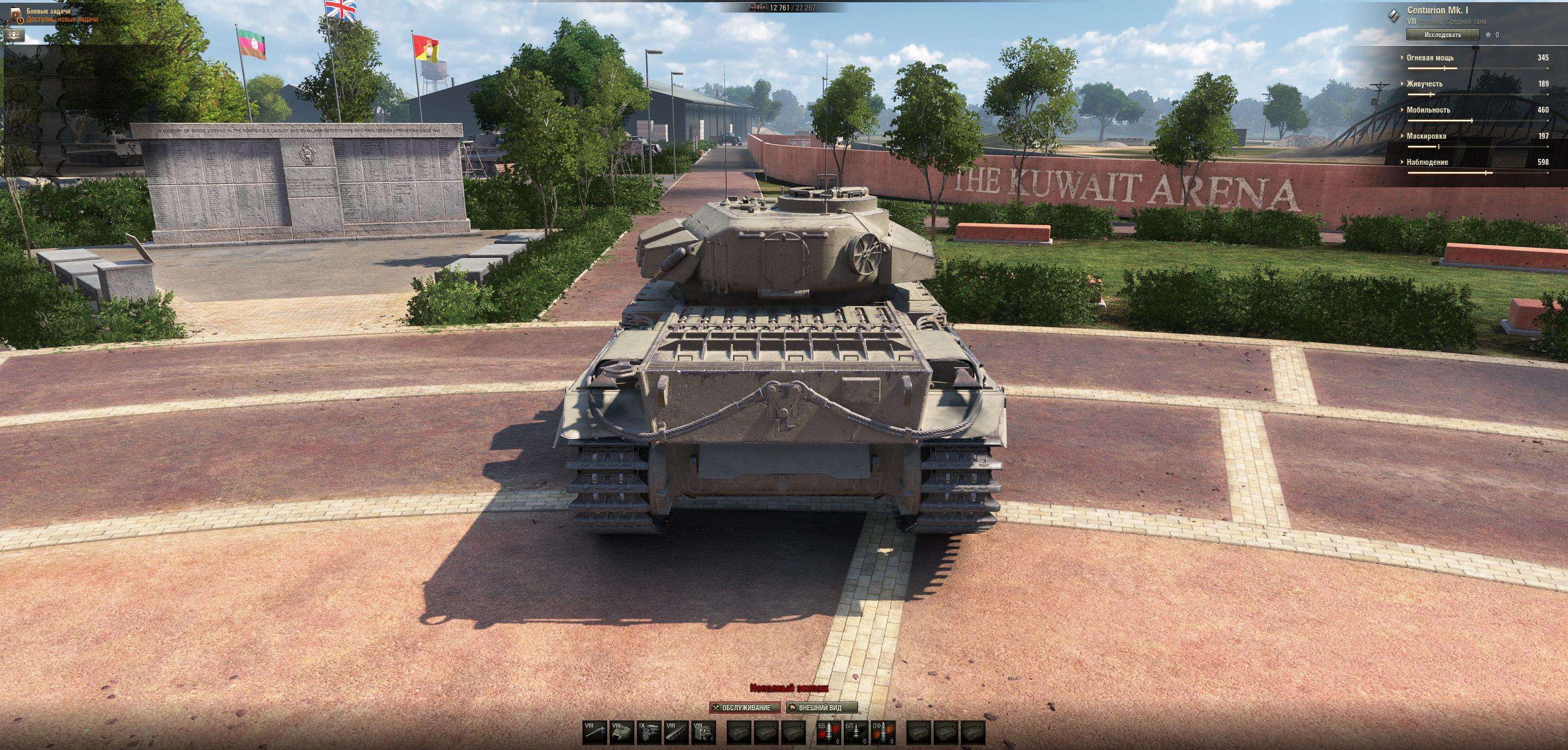Click the Исследовать research button
Image resolution: width=1568 pixels, height=750 pixels.
(1442, 35)
